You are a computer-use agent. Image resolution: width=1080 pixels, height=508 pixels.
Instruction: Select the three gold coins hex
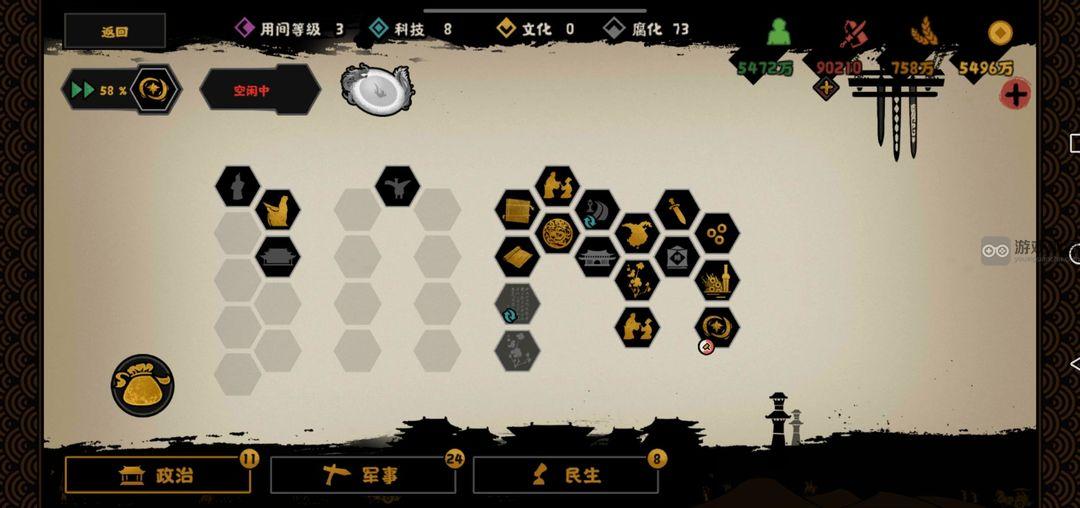(x=717, y=233)
